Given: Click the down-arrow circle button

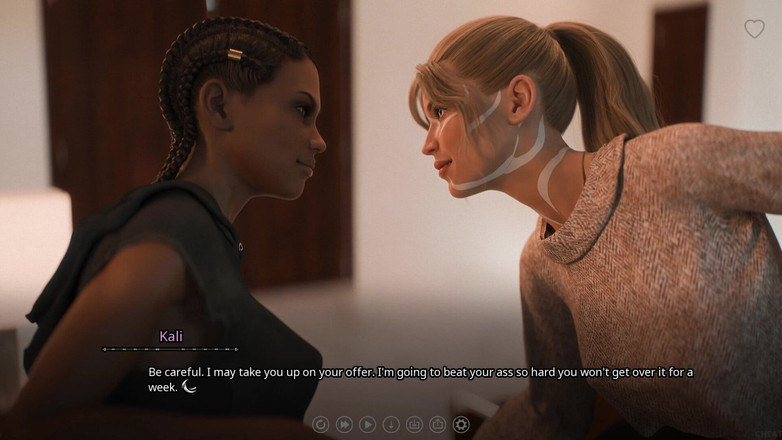Looking at the screenshot, I should click(391, 424).
